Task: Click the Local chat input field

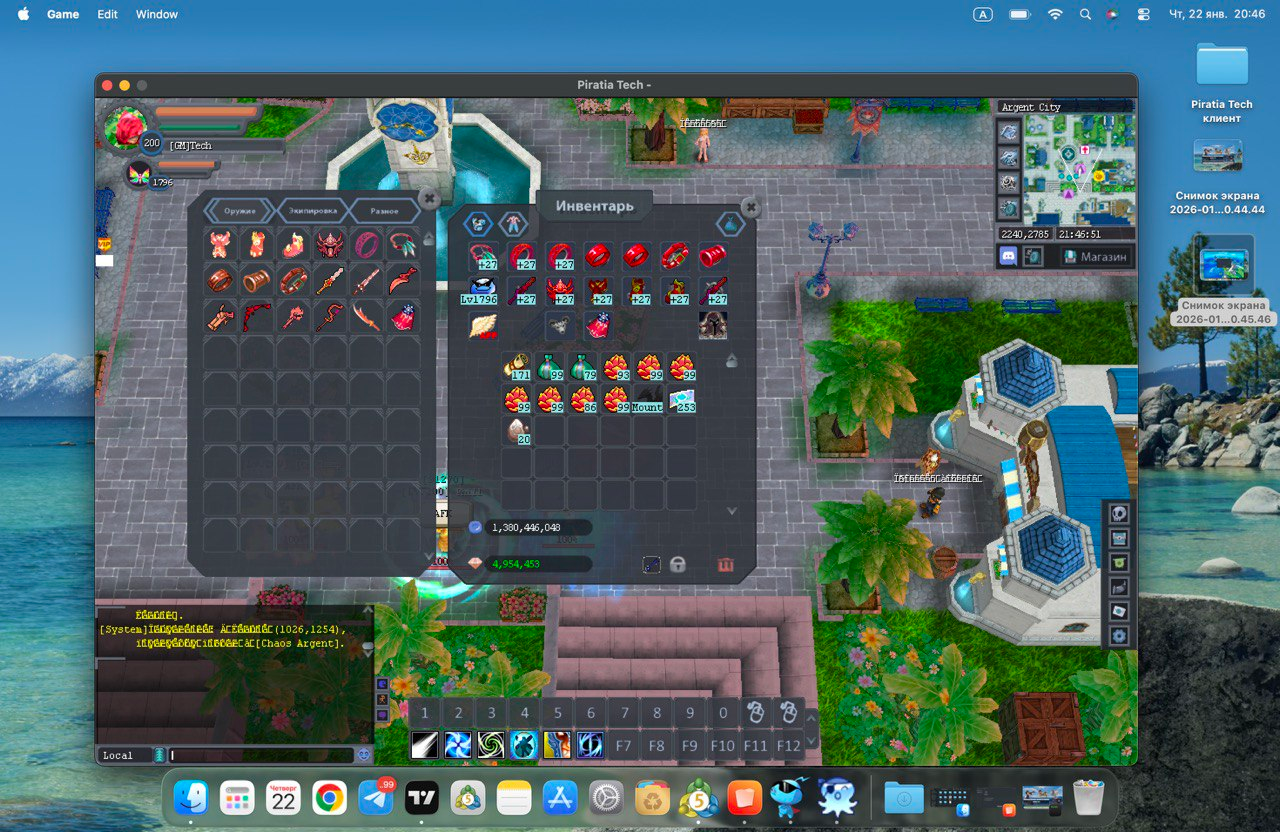Action: (x=262, y=755)
